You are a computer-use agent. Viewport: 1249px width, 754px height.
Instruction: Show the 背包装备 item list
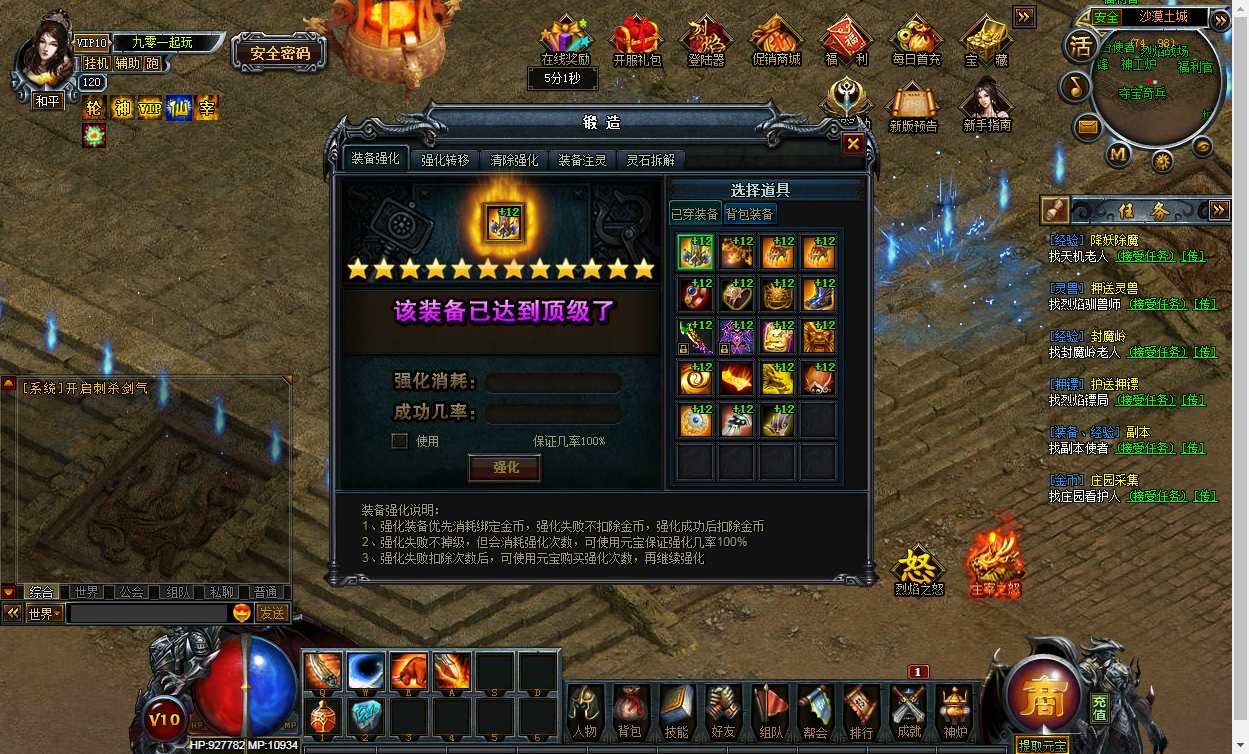(749, 214)
